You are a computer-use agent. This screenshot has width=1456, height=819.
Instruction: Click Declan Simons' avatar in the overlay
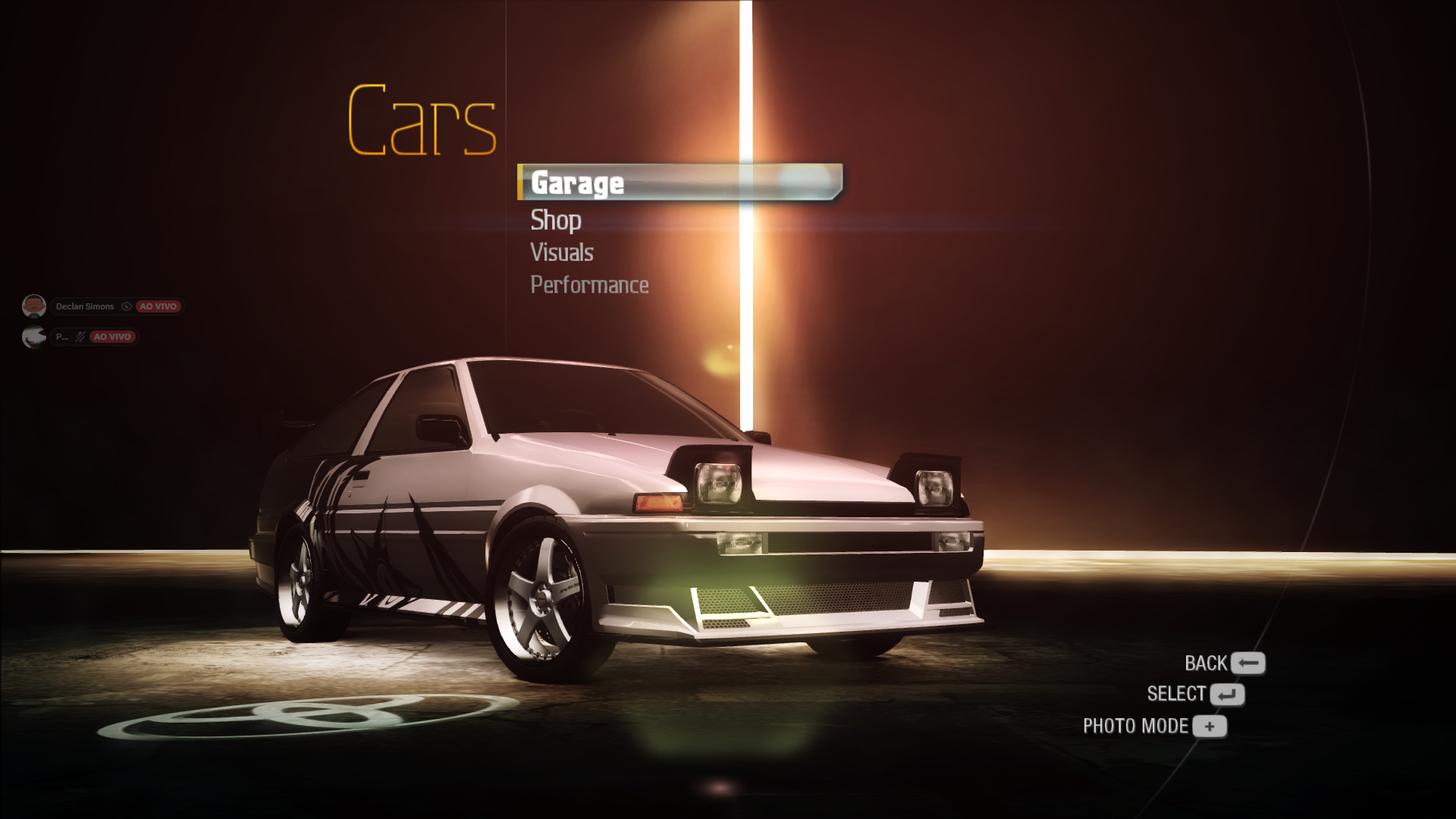(34, 306)
